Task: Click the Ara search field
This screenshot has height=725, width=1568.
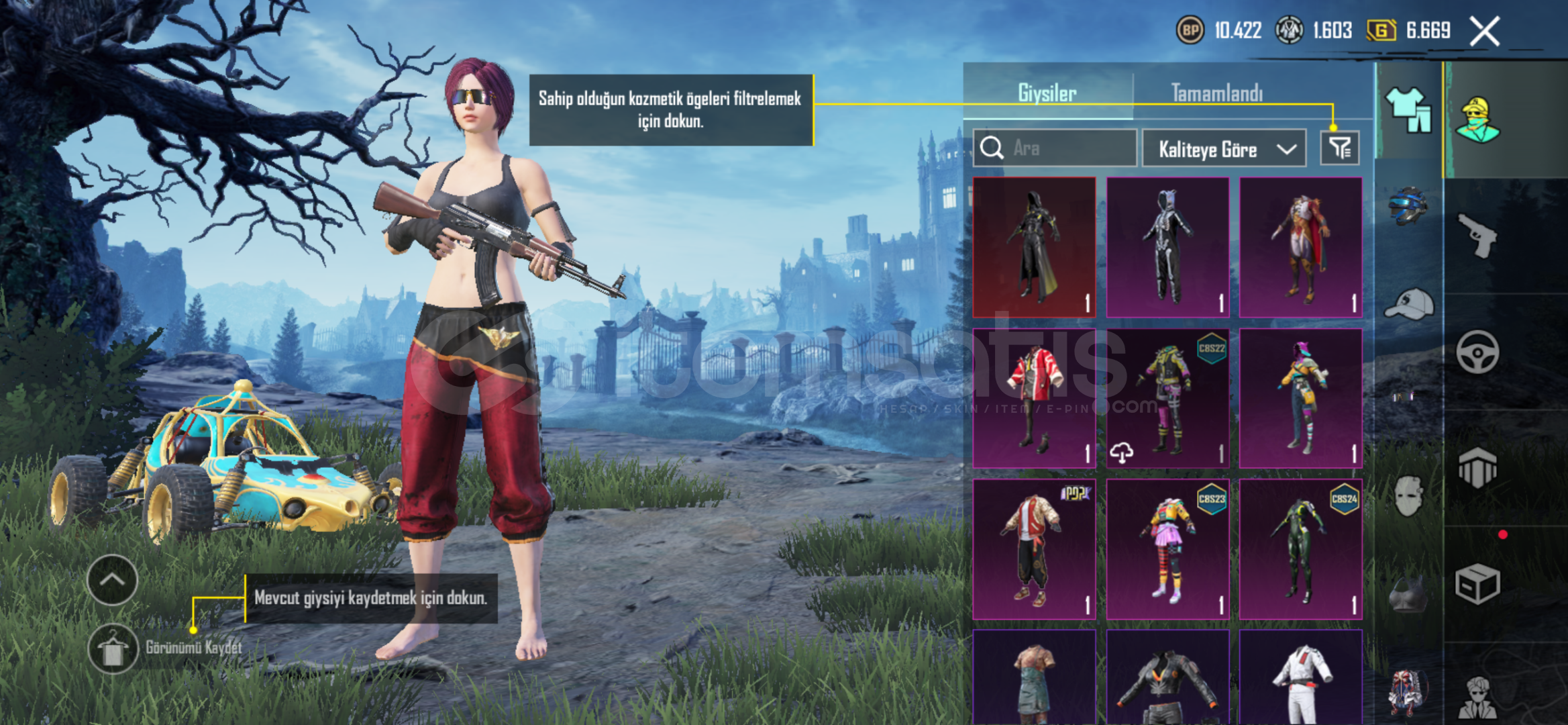Action: (x=1055, y=148)
